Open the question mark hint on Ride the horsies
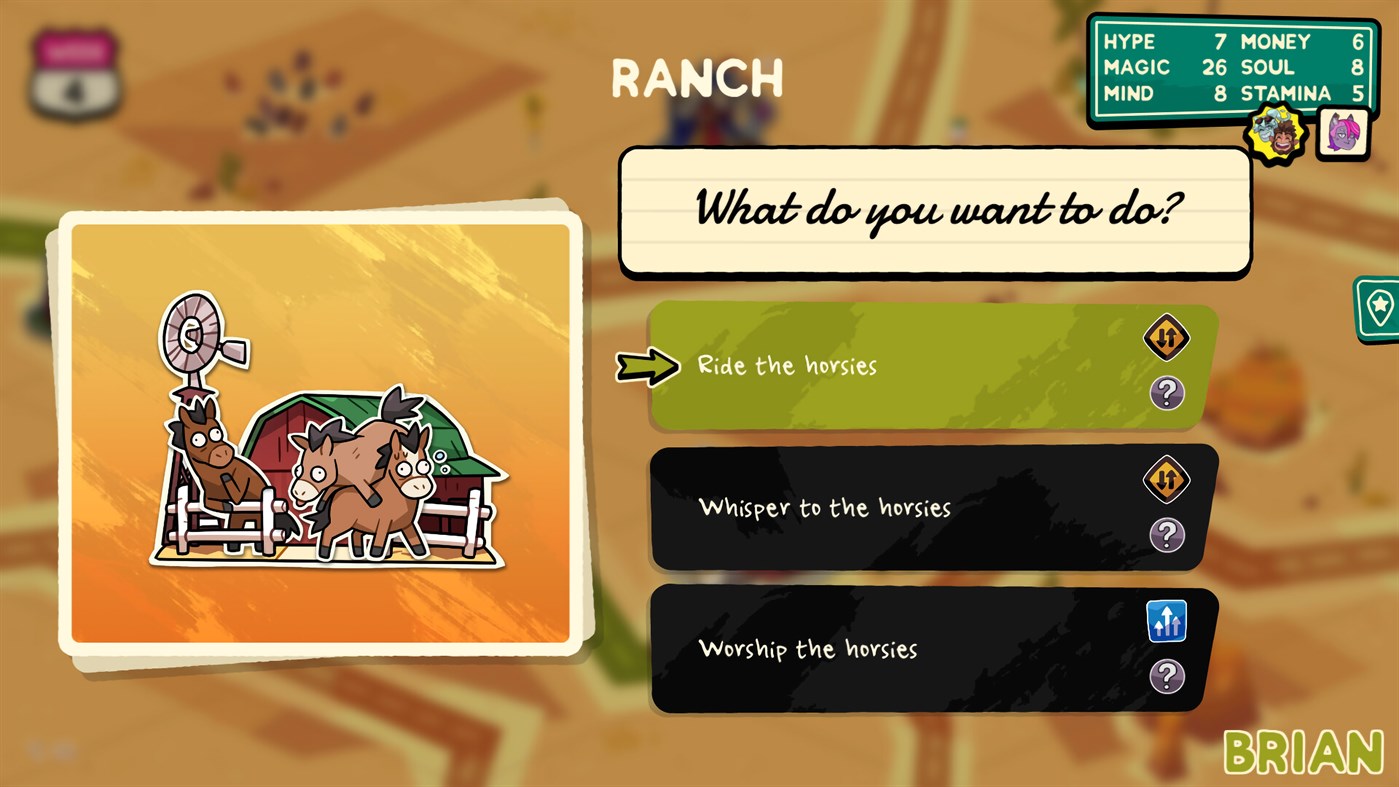Screen dimensions: 1399x787 click(x=1168, y=393)
